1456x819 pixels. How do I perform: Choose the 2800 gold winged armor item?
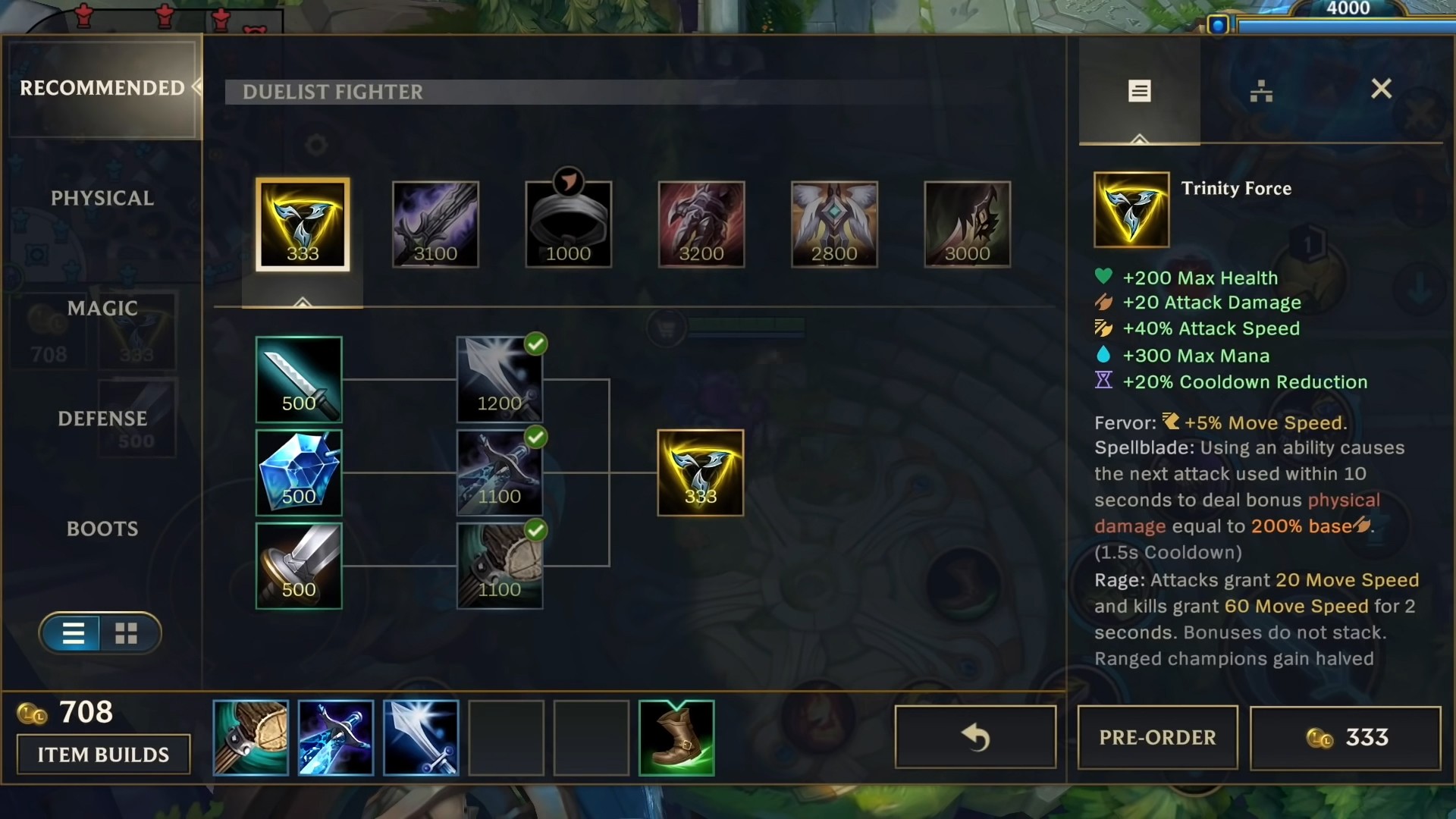834,224
